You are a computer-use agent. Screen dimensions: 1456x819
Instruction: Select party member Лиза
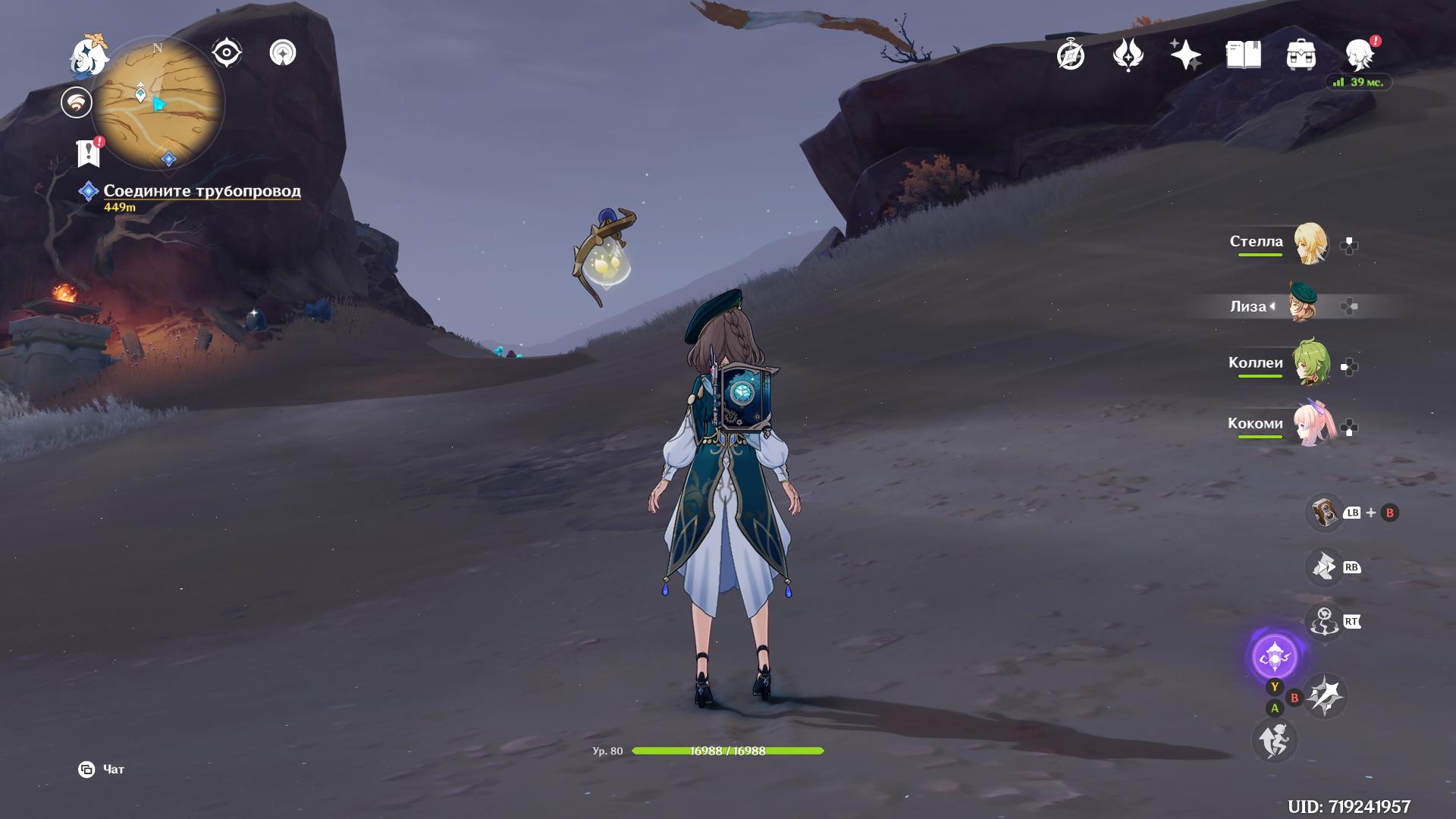pos(1304,305)
